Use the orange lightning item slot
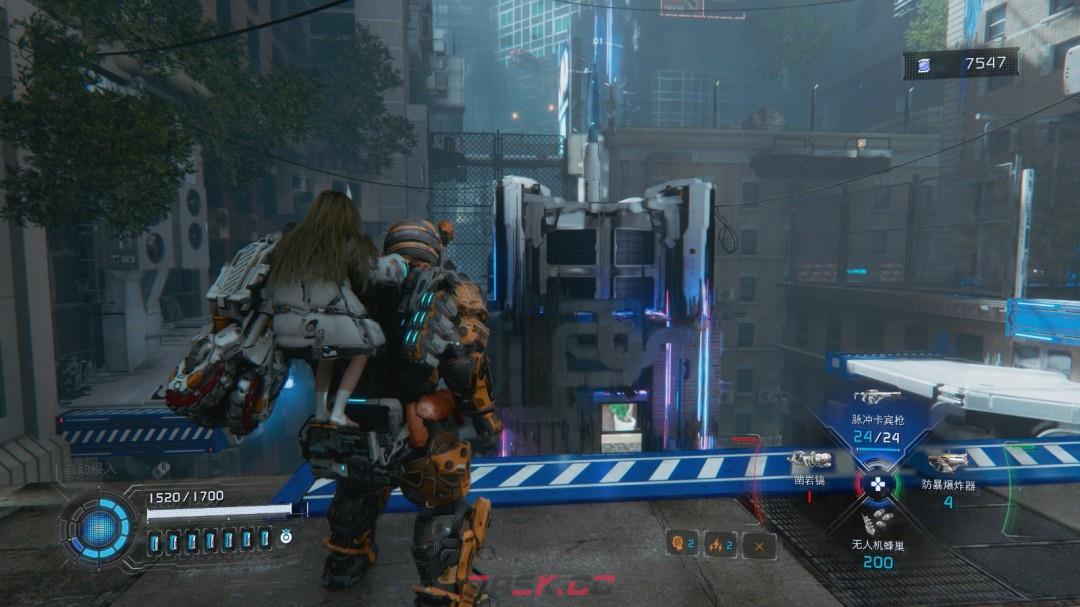Viewport: 1080px width, 607px height. (720, 544)
